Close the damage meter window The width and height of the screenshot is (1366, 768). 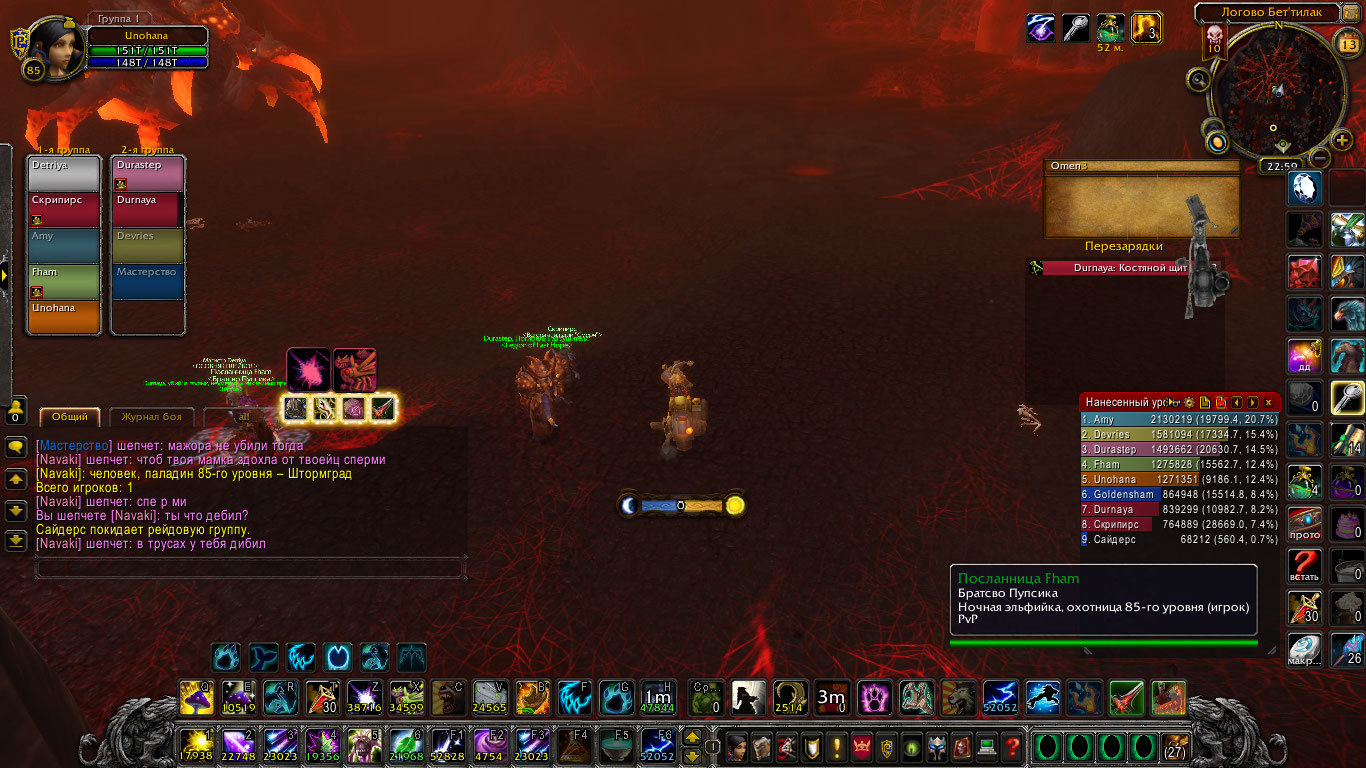point(1268,402)
